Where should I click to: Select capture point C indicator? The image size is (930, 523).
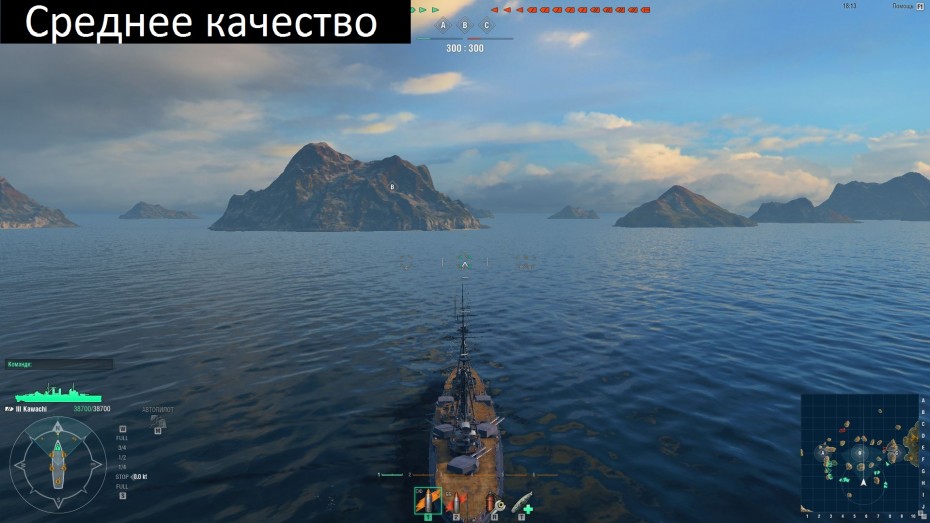pos(487,25)
